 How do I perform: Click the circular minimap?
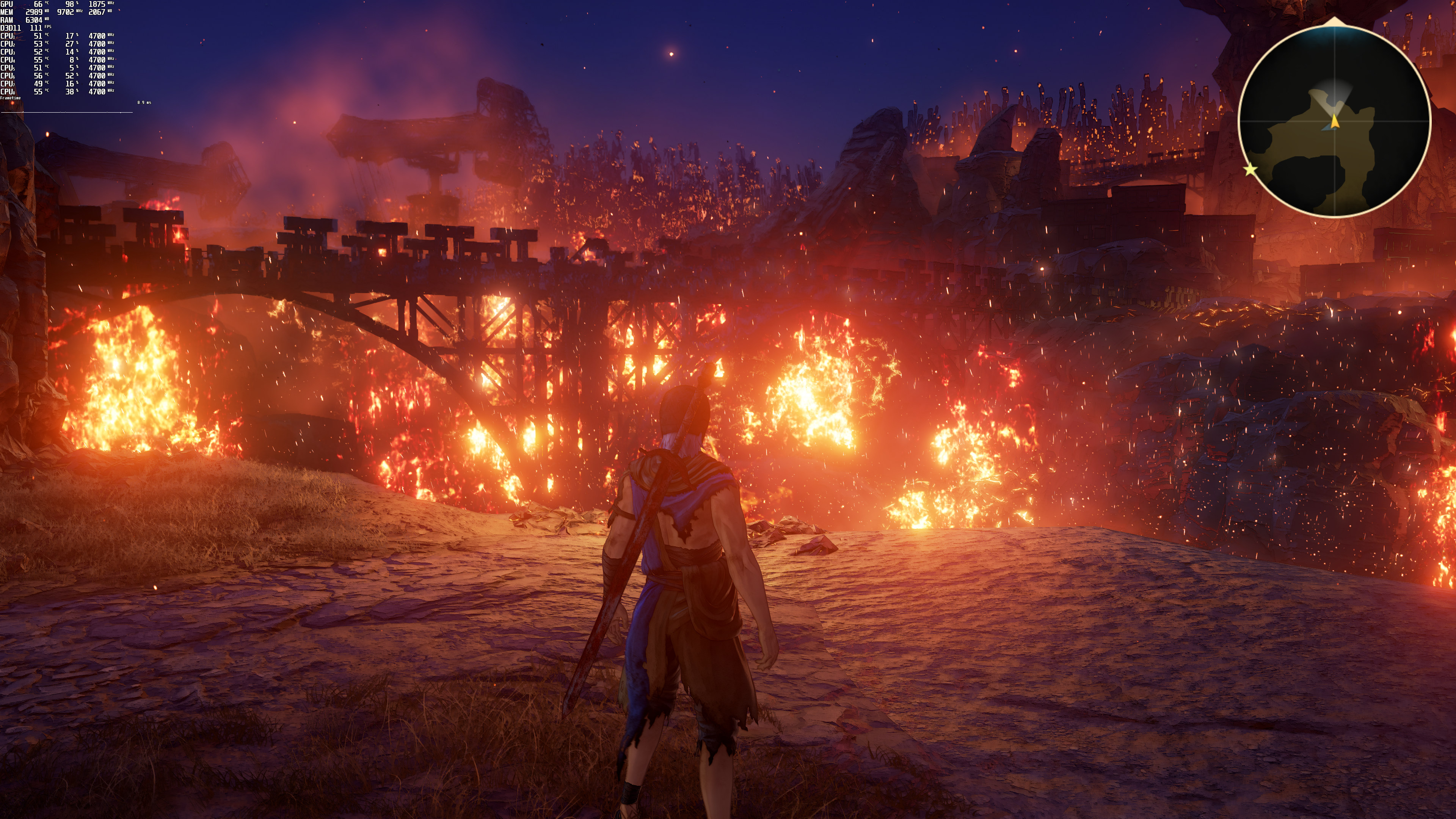1335,121
